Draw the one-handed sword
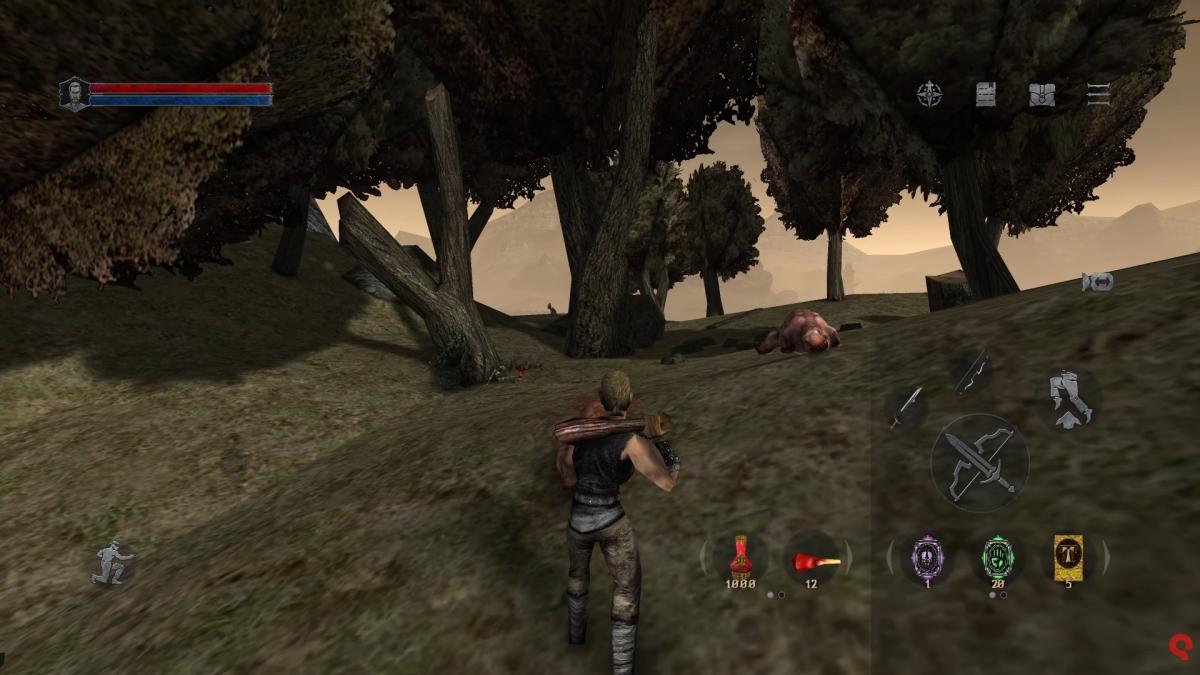 [906, 407]
